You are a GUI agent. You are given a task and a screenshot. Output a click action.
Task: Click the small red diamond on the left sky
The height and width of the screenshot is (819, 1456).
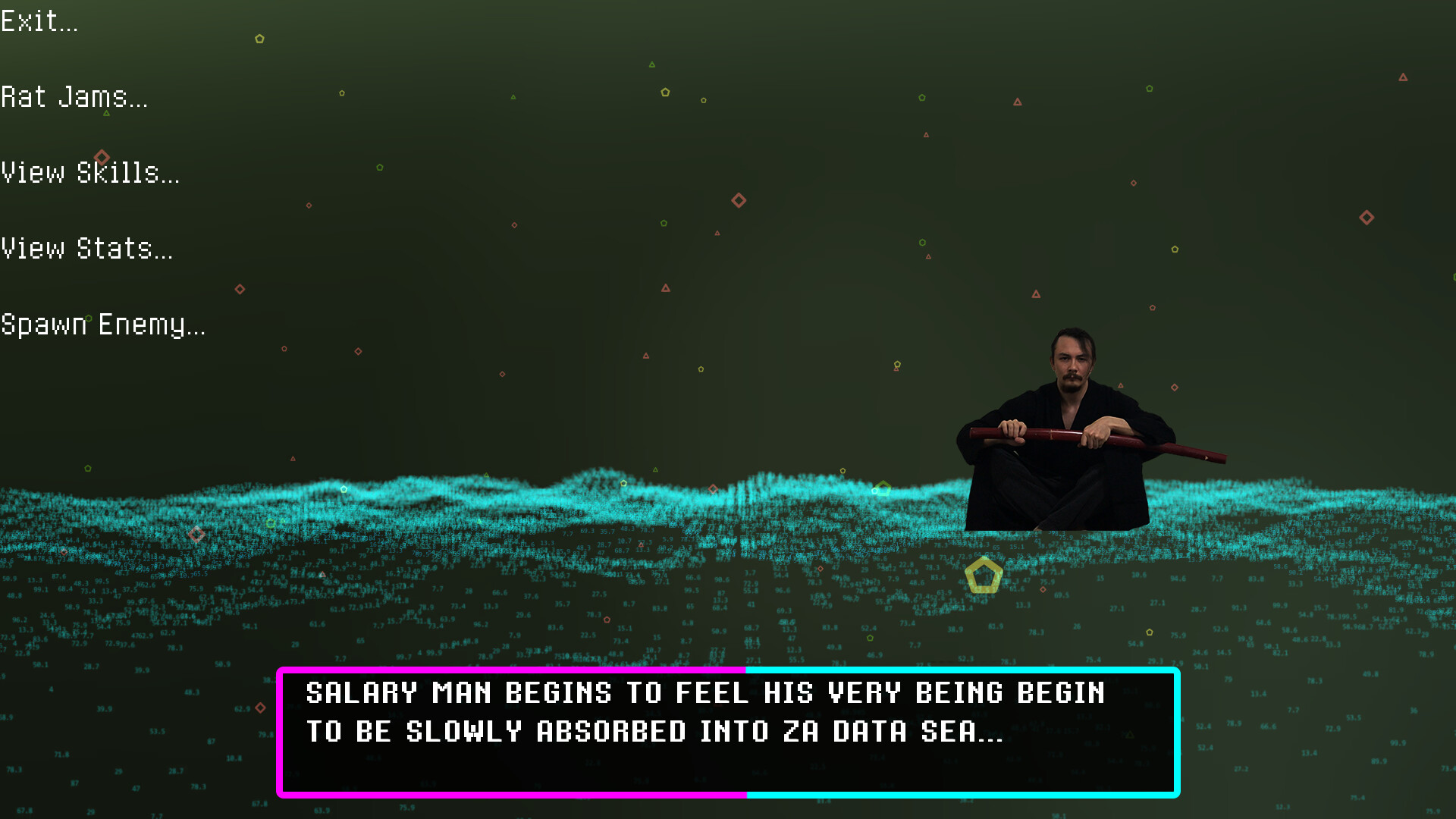pyautogui.click(x=309, y=205)
